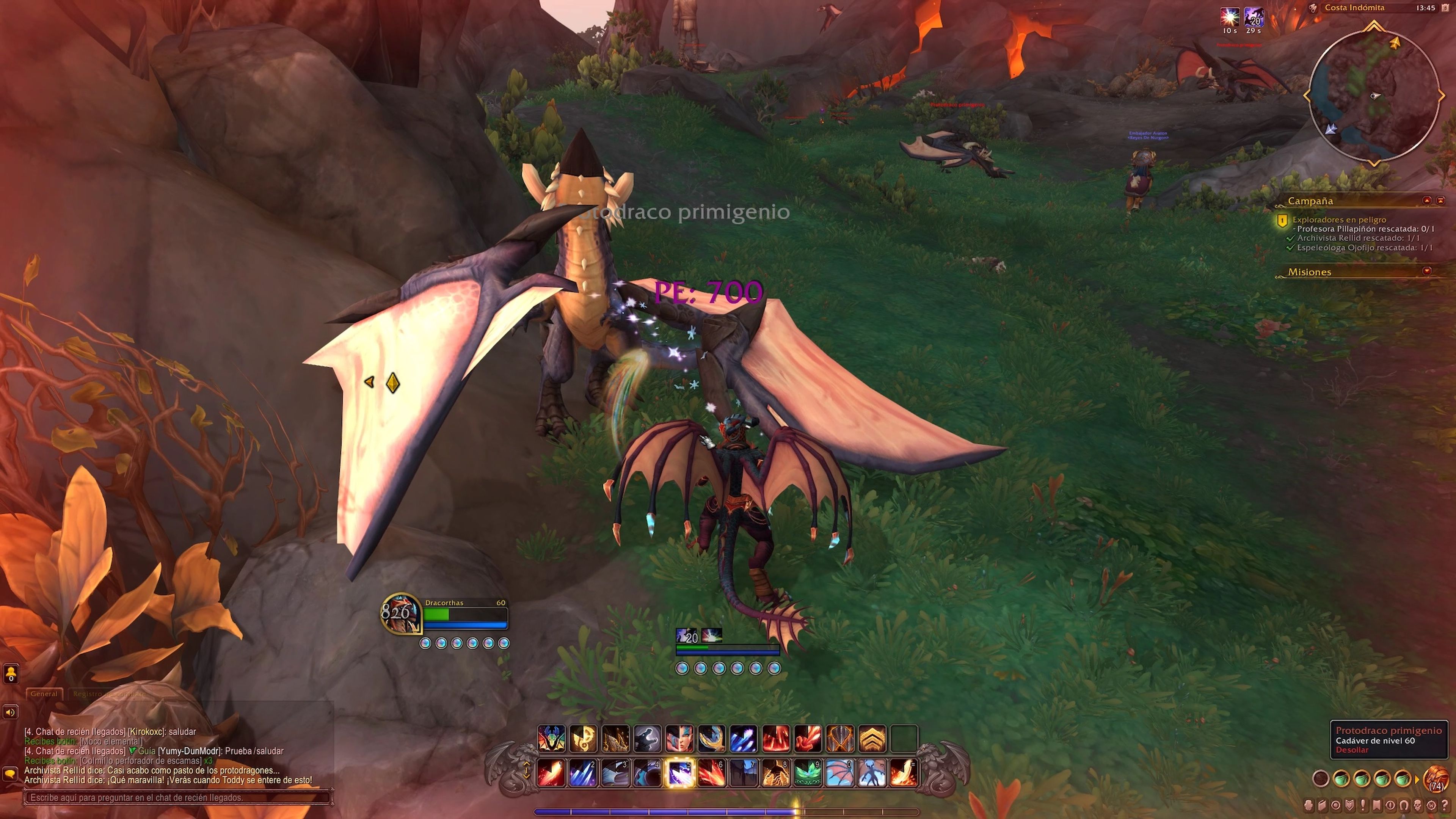1456x819 pixels.
Task: Expand the Misiones tracker section
Action: point(1426,271)
